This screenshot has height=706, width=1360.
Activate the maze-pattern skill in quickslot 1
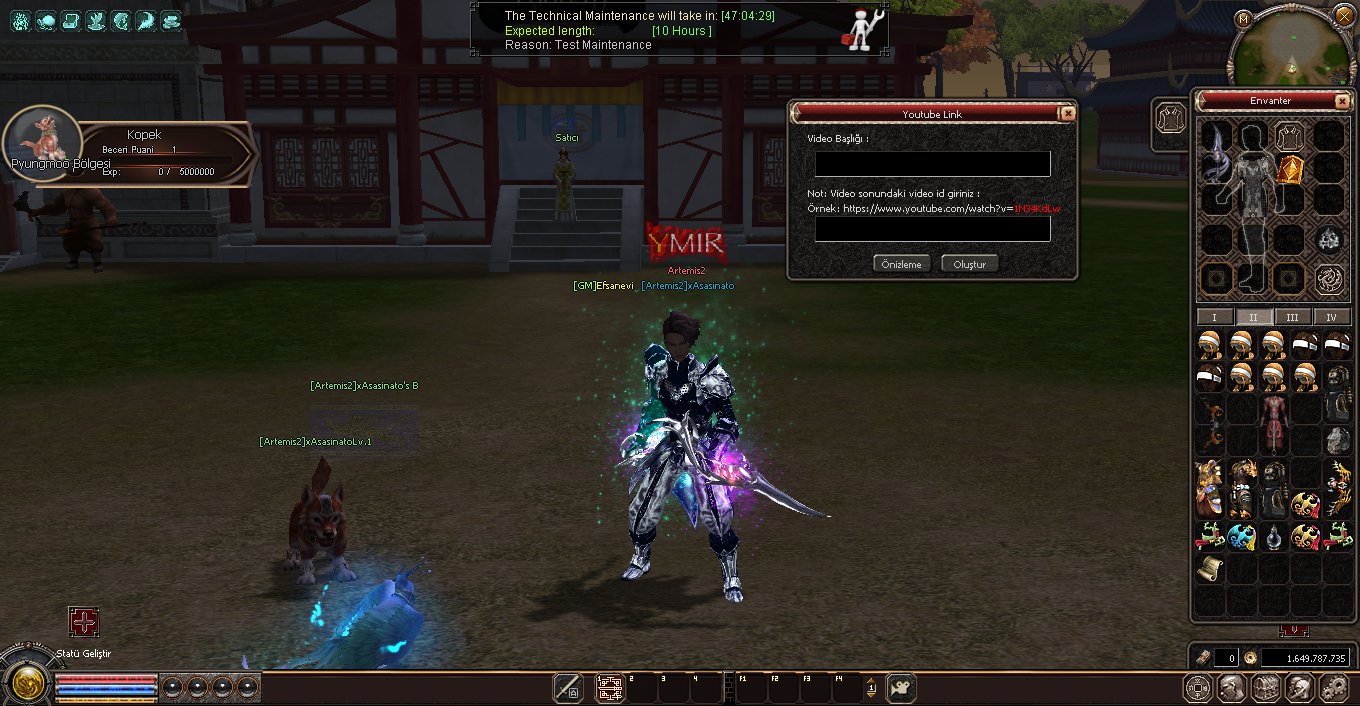click(610, 688)
